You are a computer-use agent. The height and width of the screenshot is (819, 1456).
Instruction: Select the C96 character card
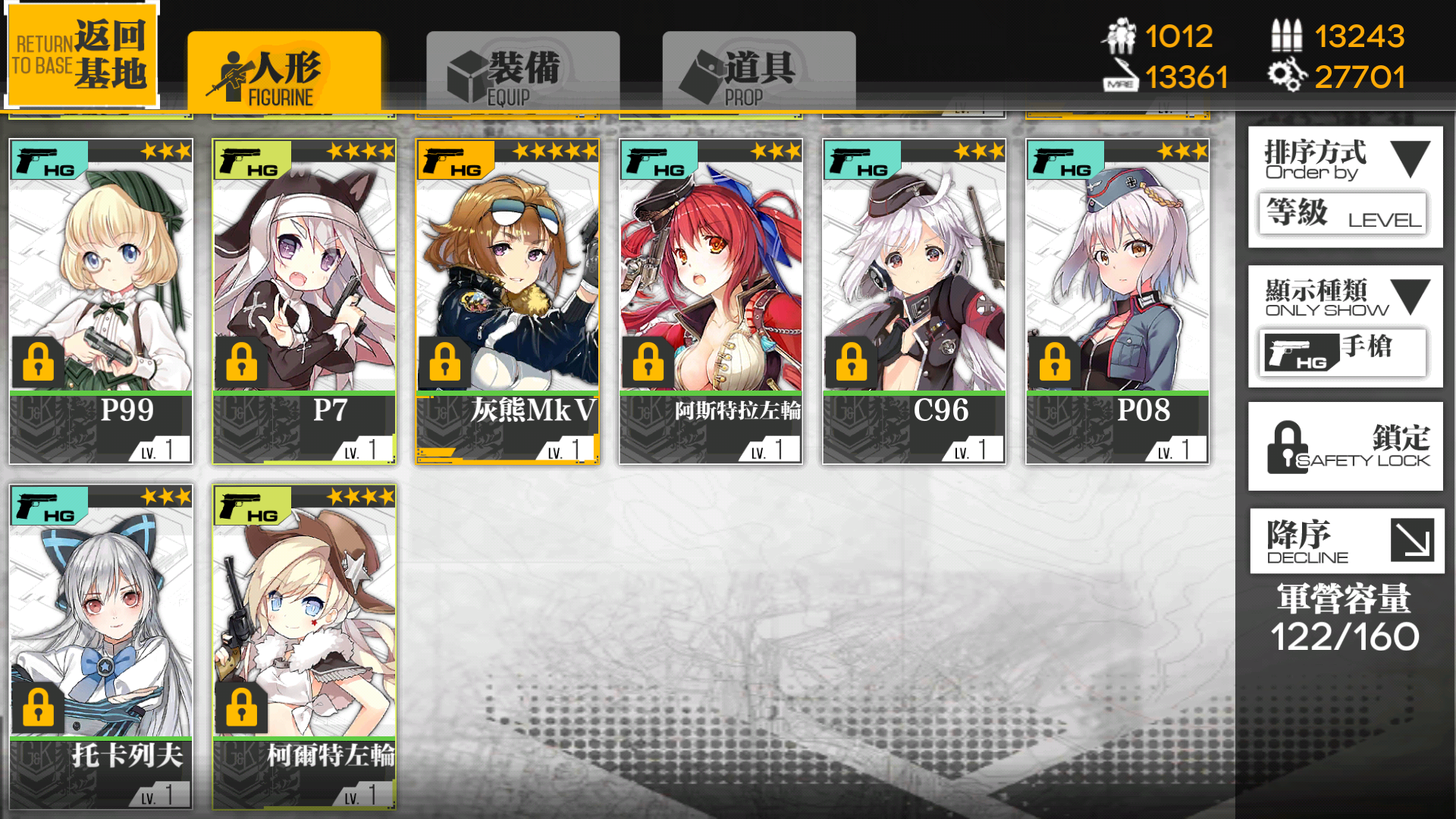(914, 301)
